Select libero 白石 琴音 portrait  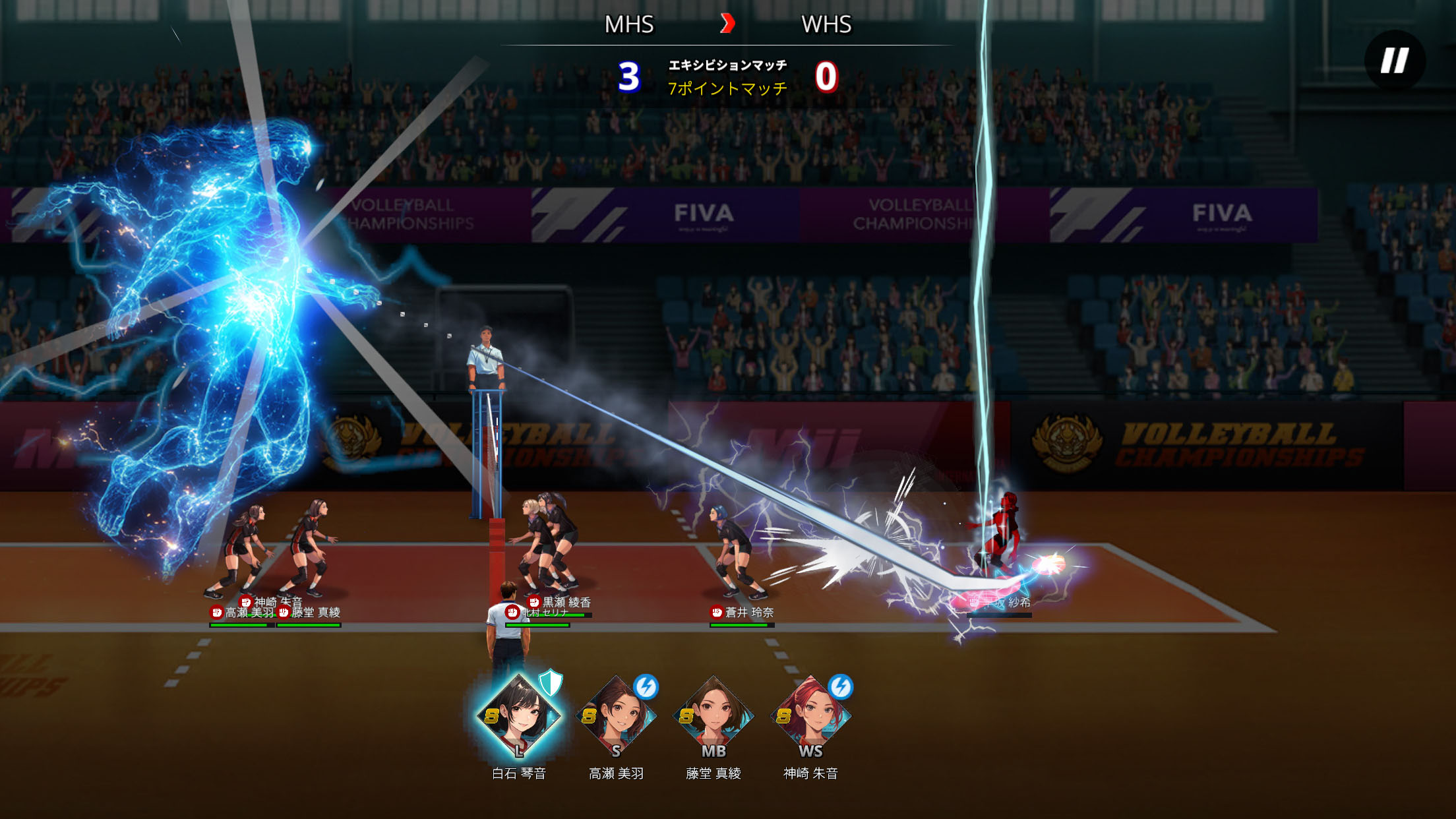tap(519, 717)
